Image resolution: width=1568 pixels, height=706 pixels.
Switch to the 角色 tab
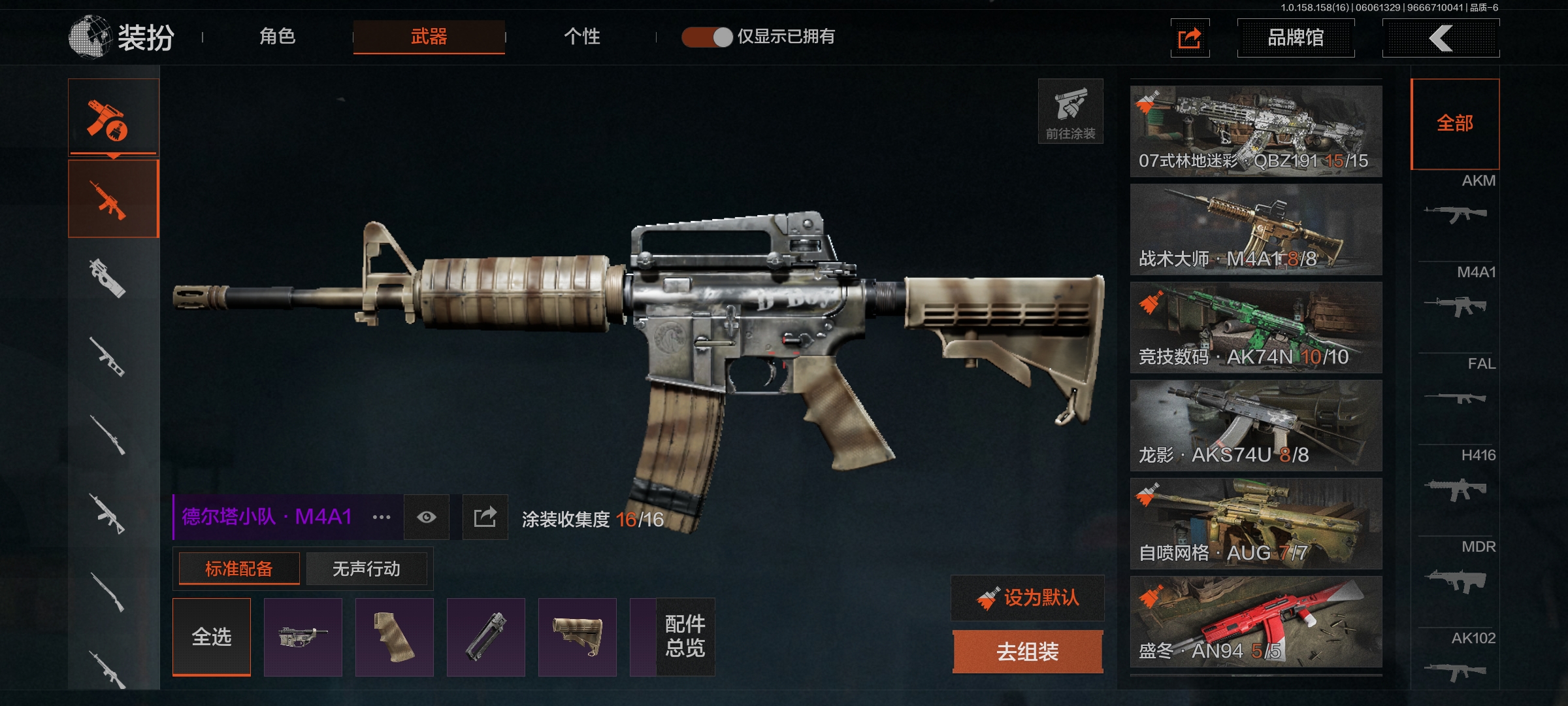(278, 37)
